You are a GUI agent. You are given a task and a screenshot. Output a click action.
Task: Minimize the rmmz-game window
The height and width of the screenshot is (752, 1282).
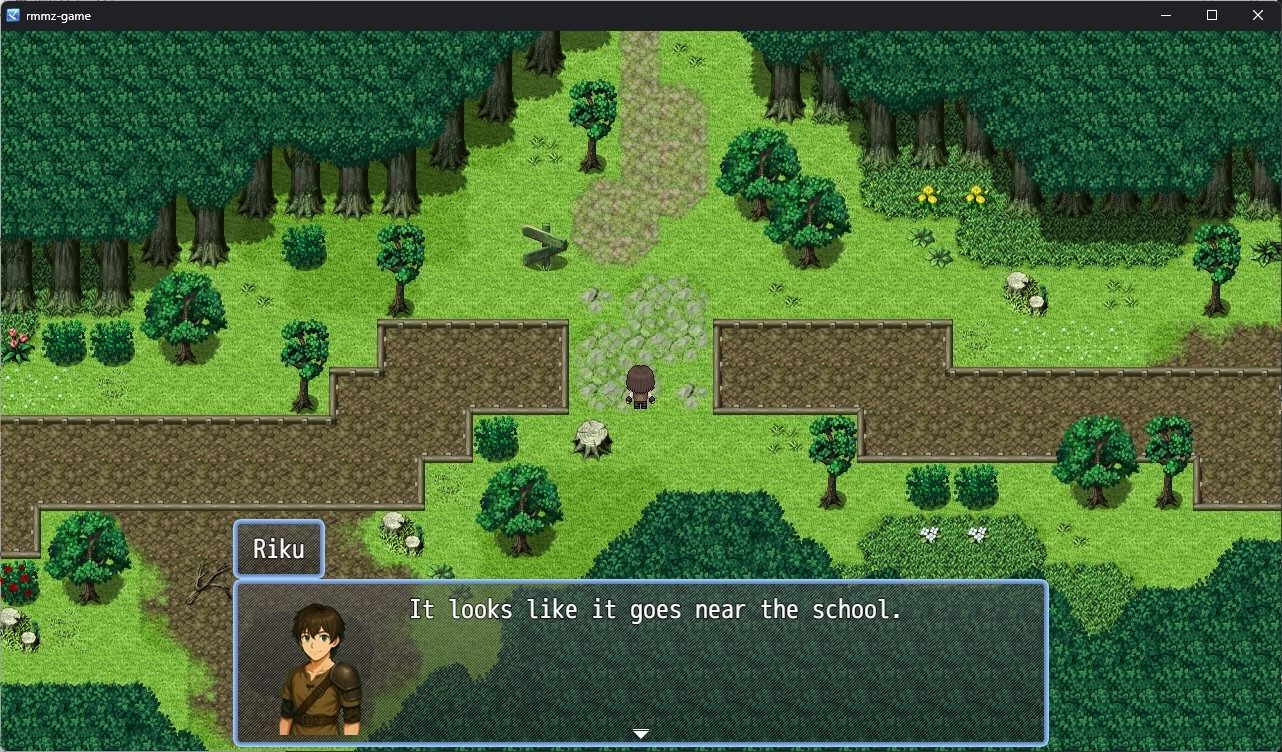(1166, 15)
